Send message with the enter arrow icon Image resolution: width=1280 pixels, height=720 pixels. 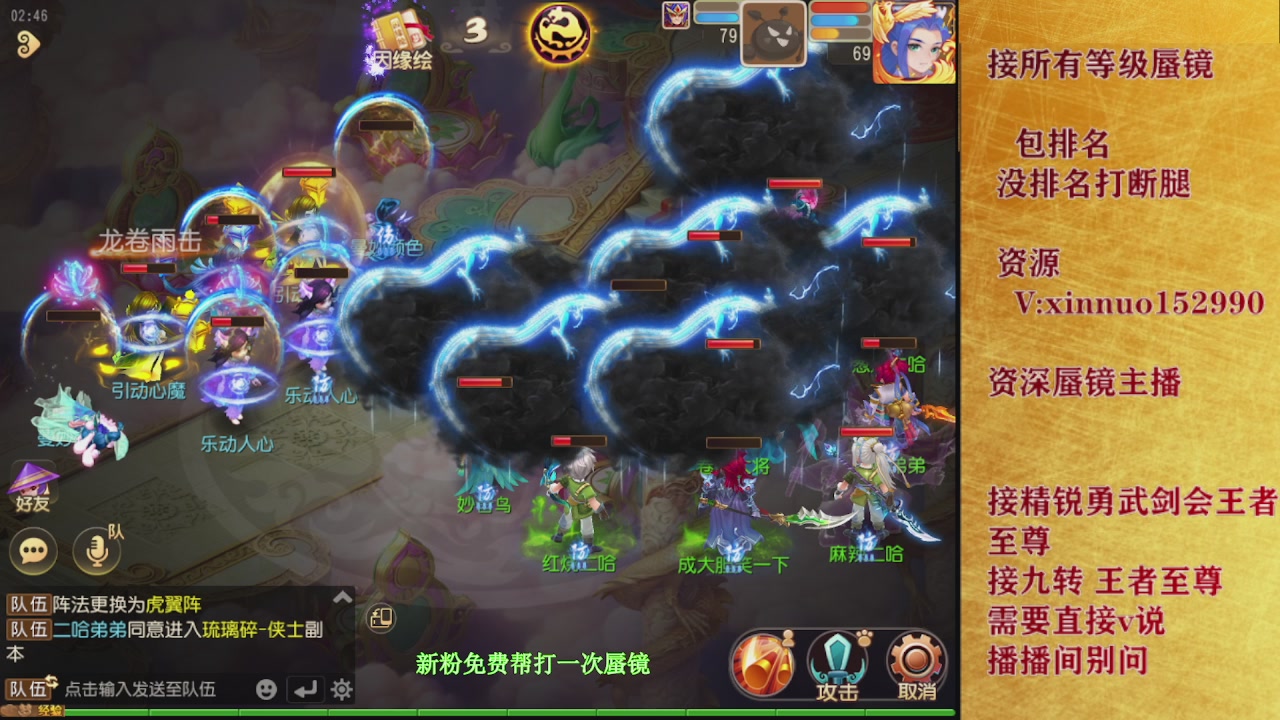pyautogui.click(x=306, y=690)
